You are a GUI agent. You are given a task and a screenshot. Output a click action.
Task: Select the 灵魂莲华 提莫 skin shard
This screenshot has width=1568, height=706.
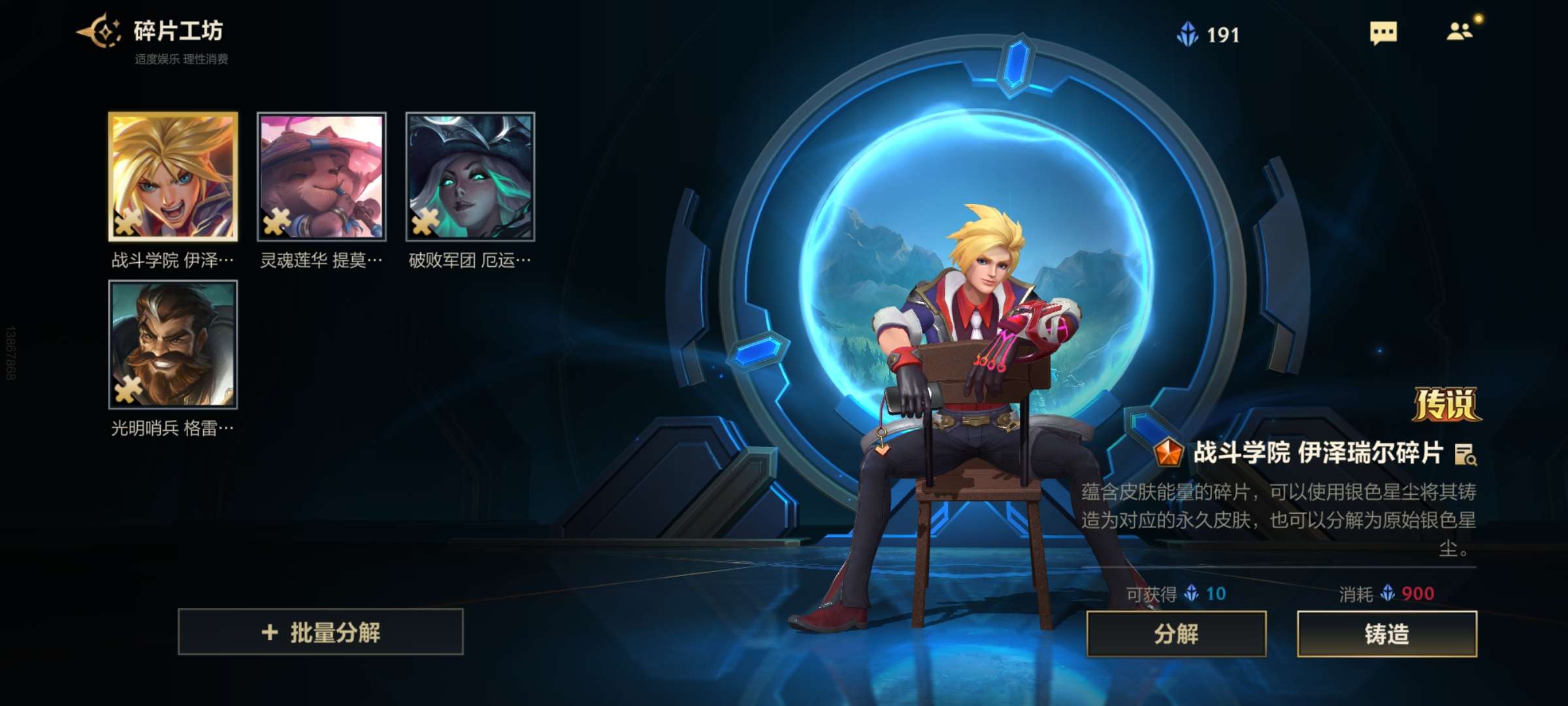321,176
